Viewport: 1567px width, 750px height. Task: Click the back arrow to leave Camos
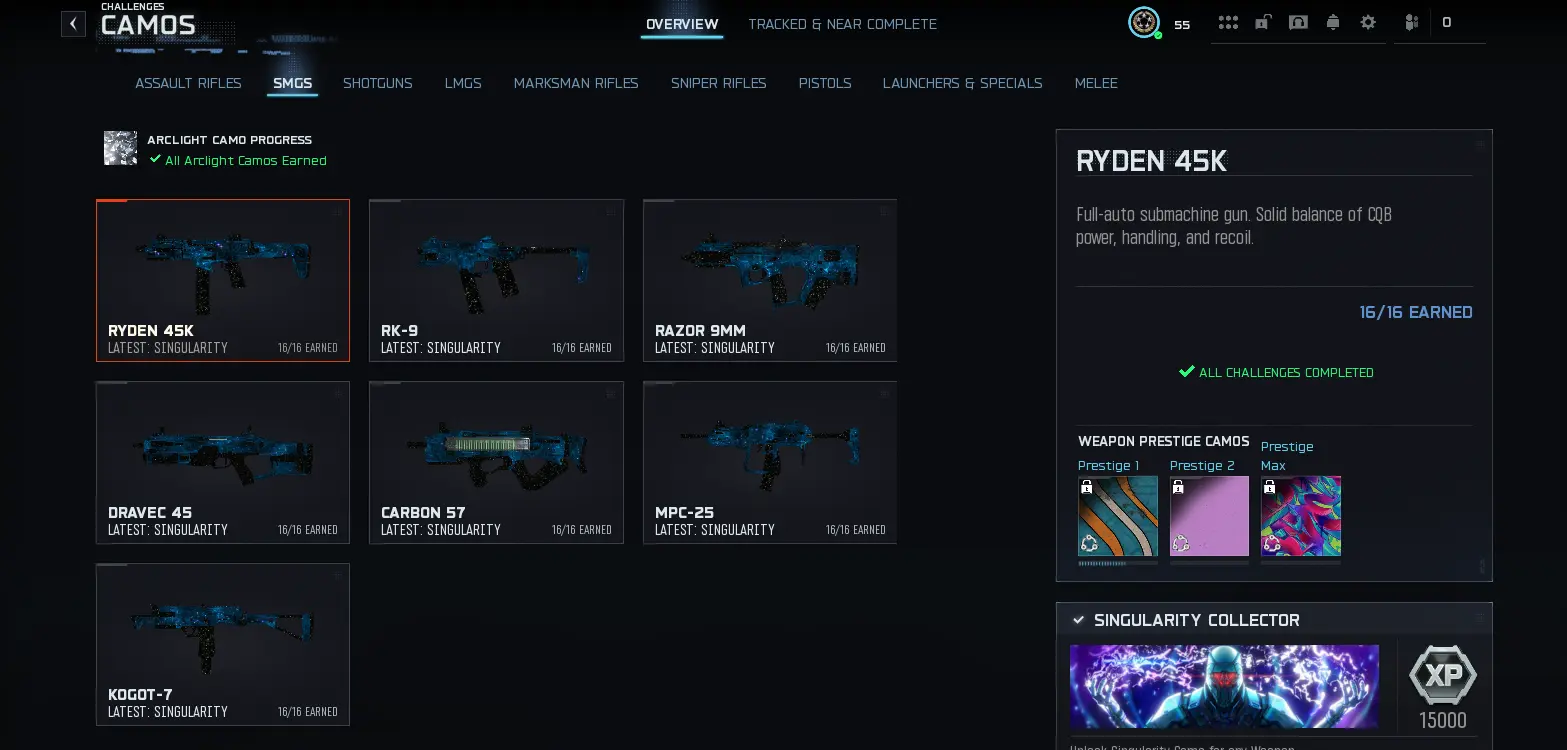tap(73, 23)
